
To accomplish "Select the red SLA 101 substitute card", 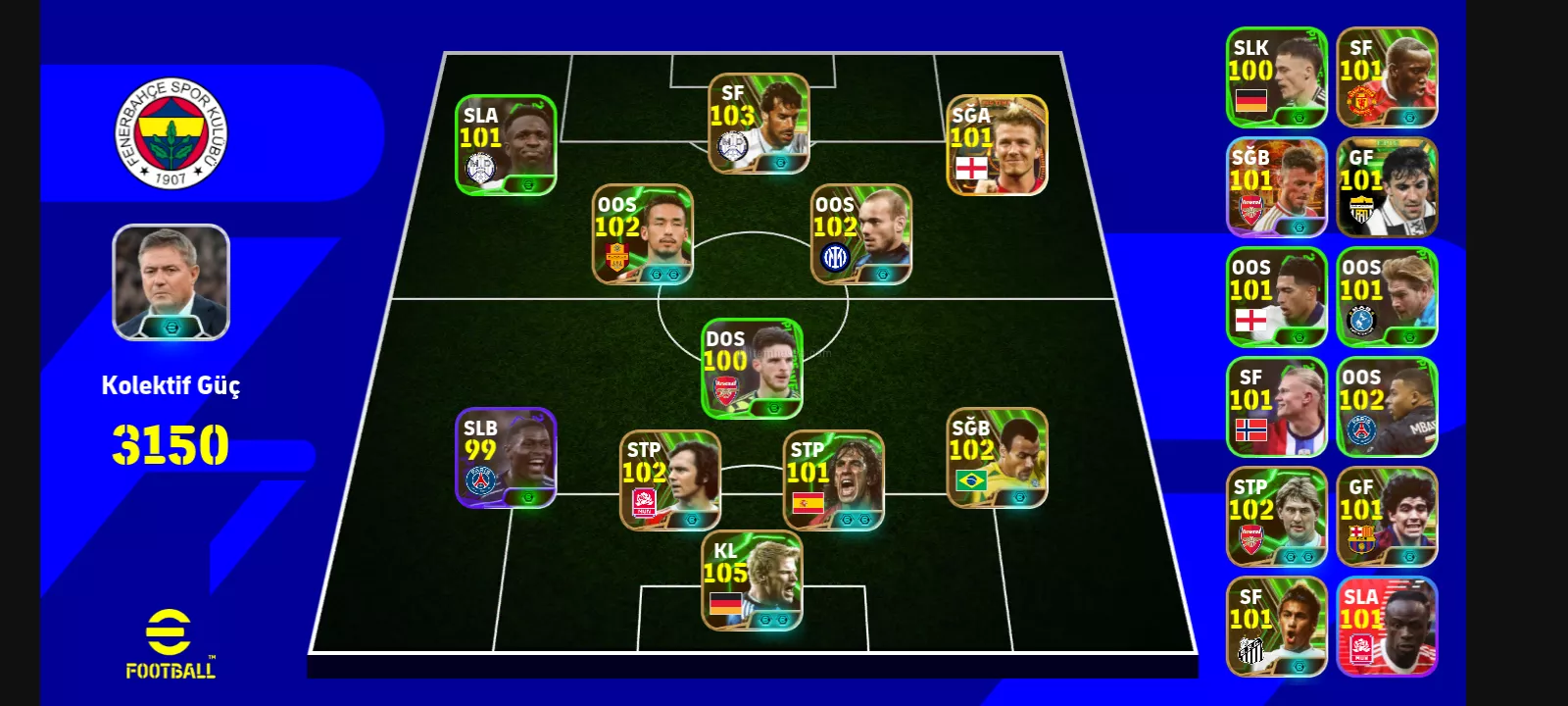I will click(1387, 627).
